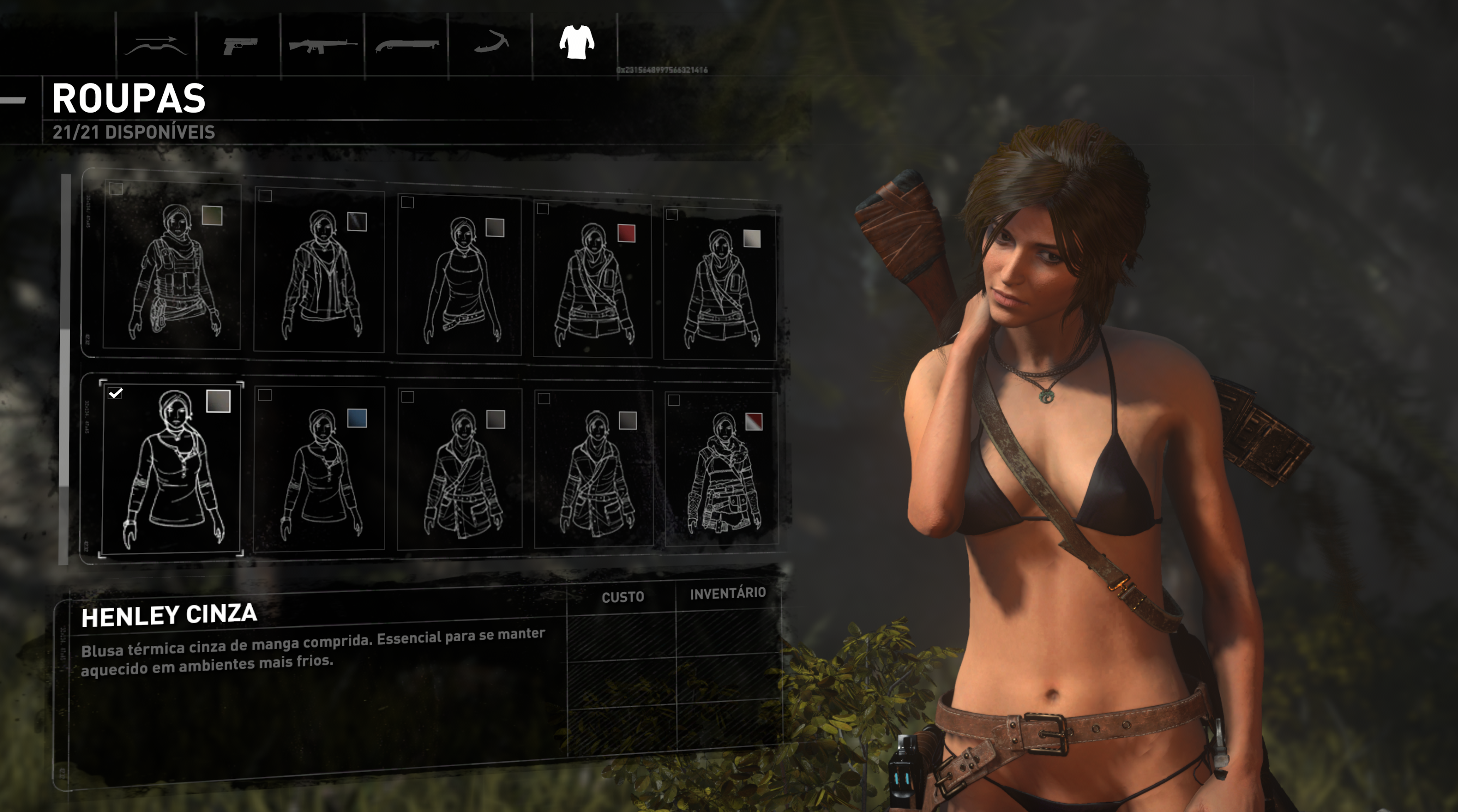Switch to the pistol tab
This screenshot has height=812, width=1458.
point(239,45)
